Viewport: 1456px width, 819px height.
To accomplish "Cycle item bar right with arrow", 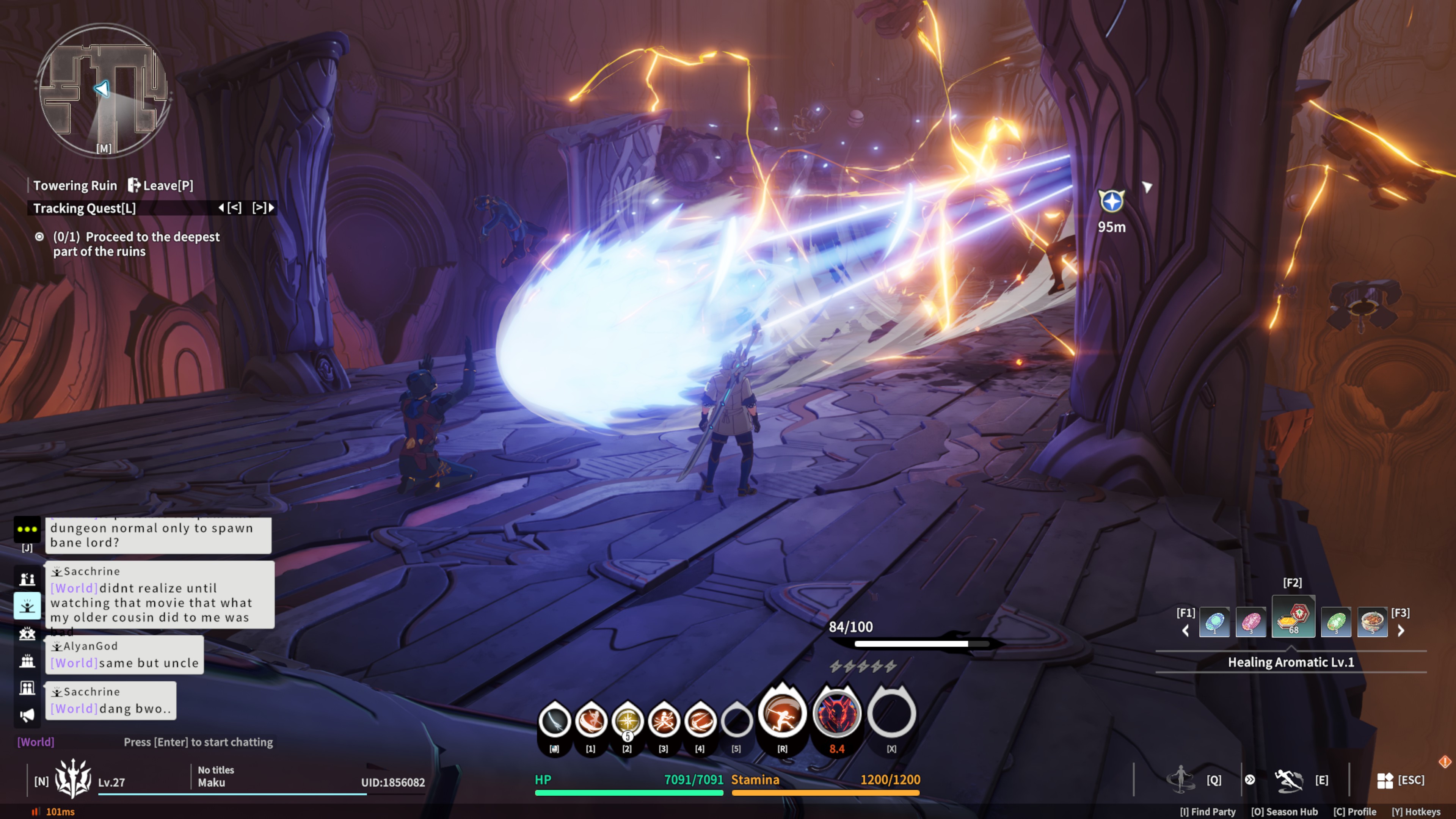I will 1401,631.
